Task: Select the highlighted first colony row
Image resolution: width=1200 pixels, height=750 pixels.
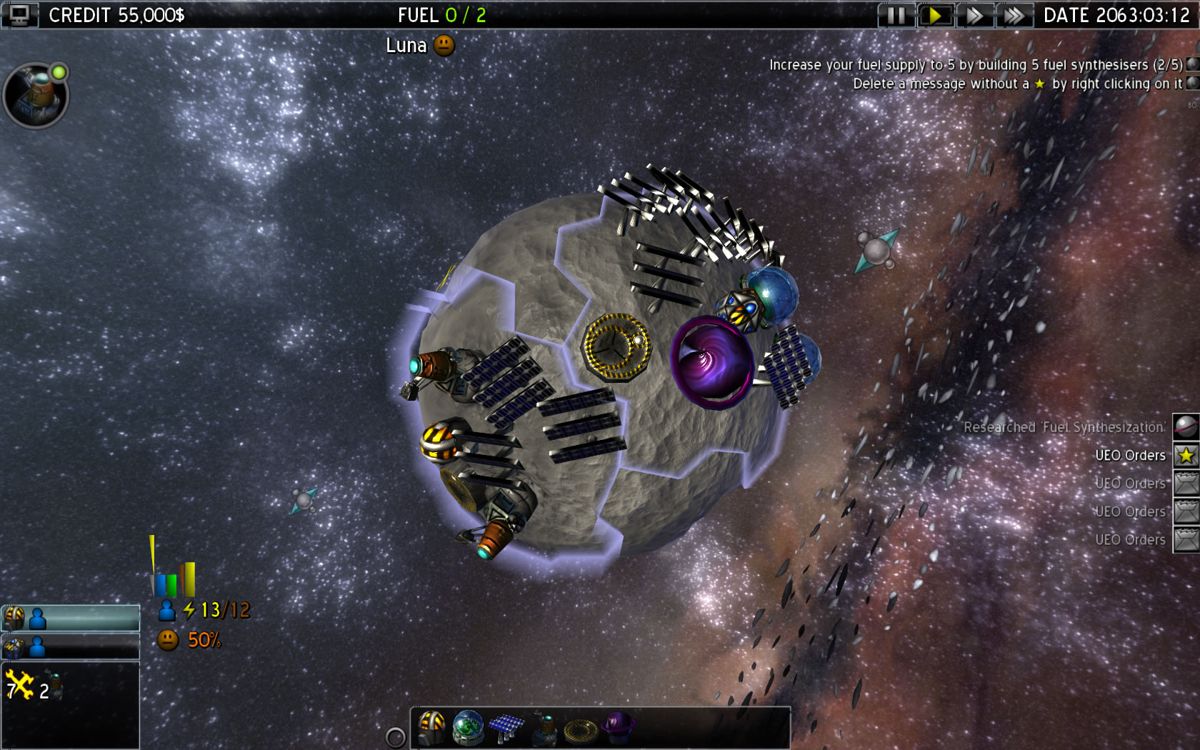Action: pos(70,618)
